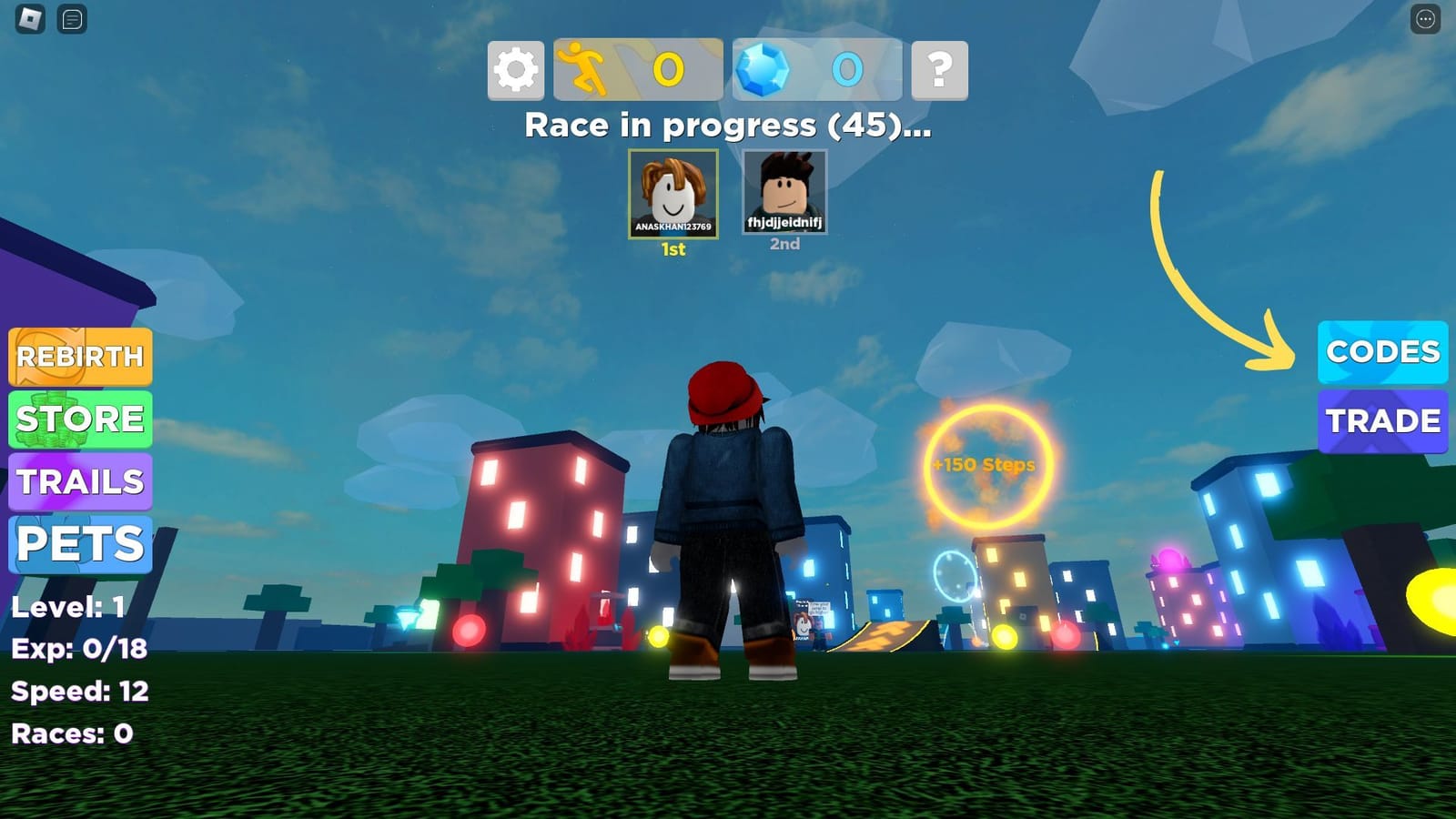Select ANASKHAN123769's avatar in first place
The image size is (1456, 819).
pyautogui.click(x=672, y=194)
